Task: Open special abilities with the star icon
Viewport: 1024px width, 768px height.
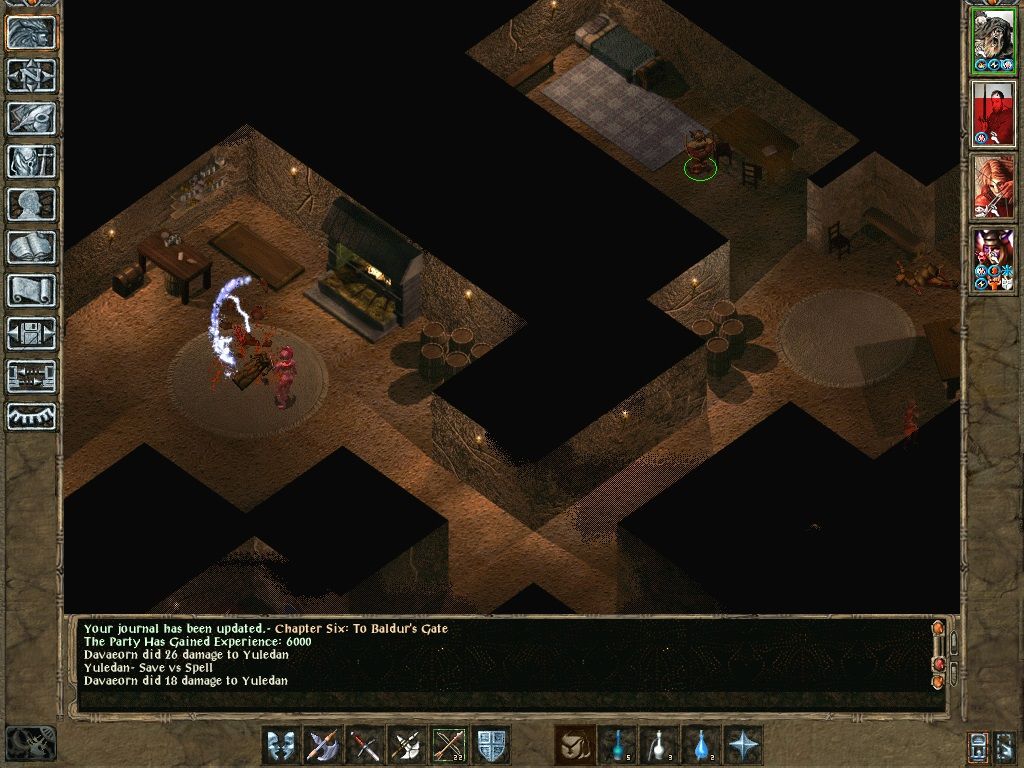Action: click(743, 746)
